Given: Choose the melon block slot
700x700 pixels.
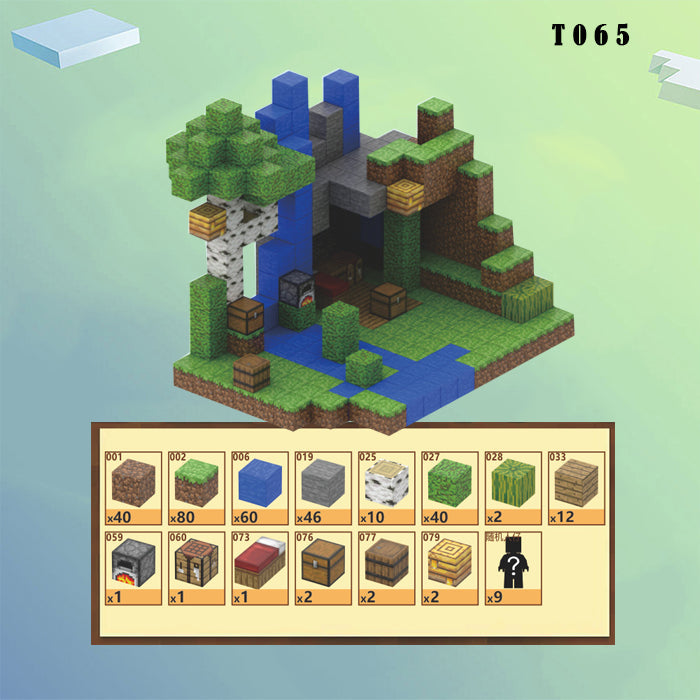Looking at the screenshot, I should 510,487.
